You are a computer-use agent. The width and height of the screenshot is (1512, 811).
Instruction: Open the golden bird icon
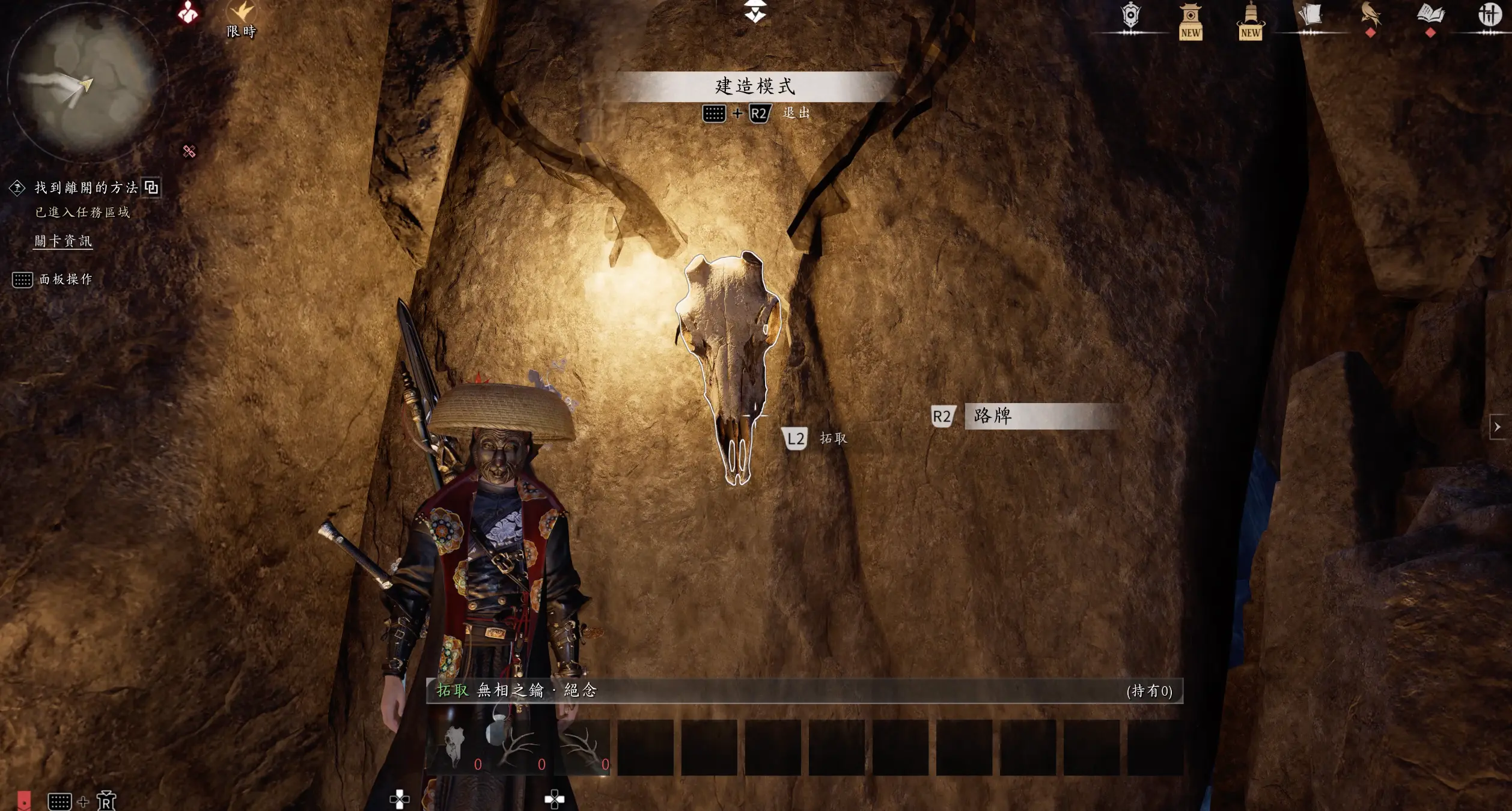click(x=1370, y=16)
